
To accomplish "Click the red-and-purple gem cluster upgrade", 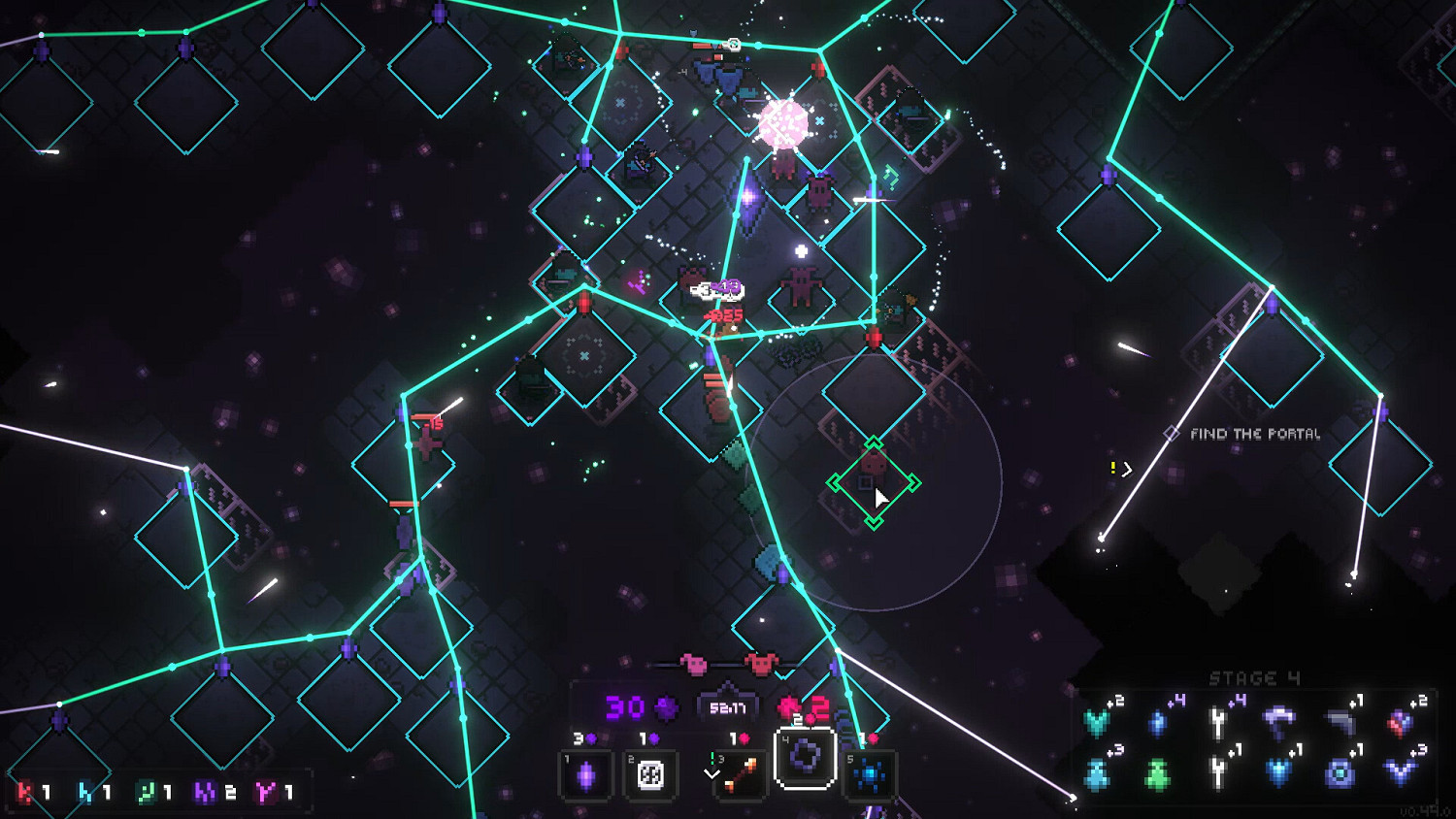I will pos(1400,722).
